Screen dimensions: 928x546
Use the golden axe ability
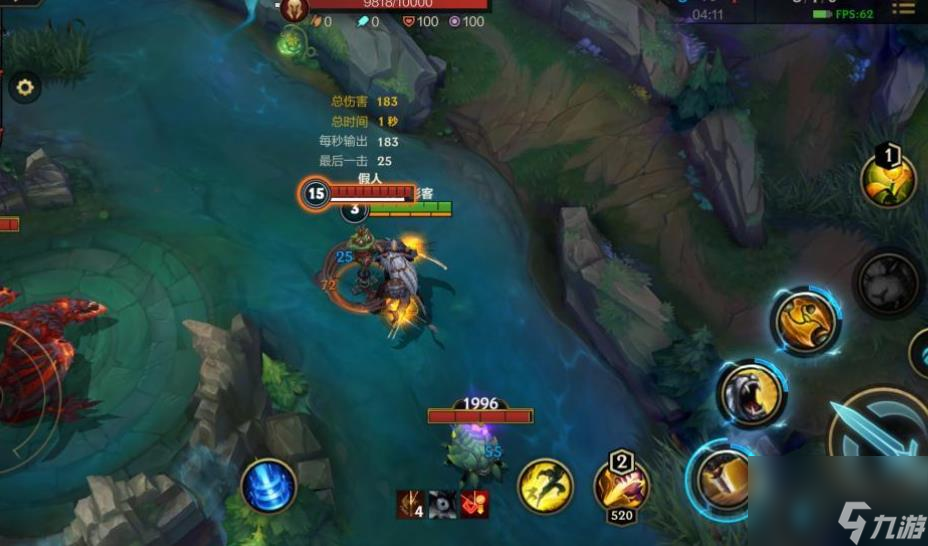805,322
